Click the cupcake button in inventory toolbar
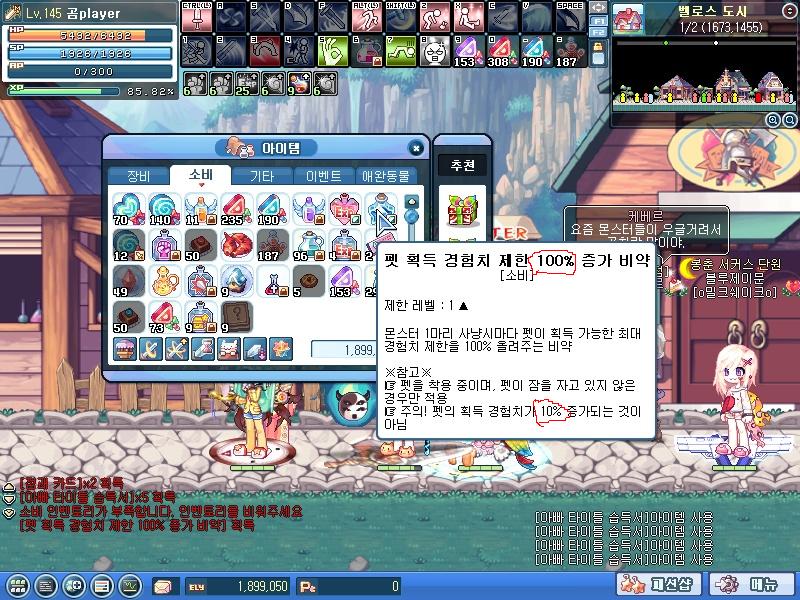Screen dimensions: 800x600 click(x=125, y=348)
